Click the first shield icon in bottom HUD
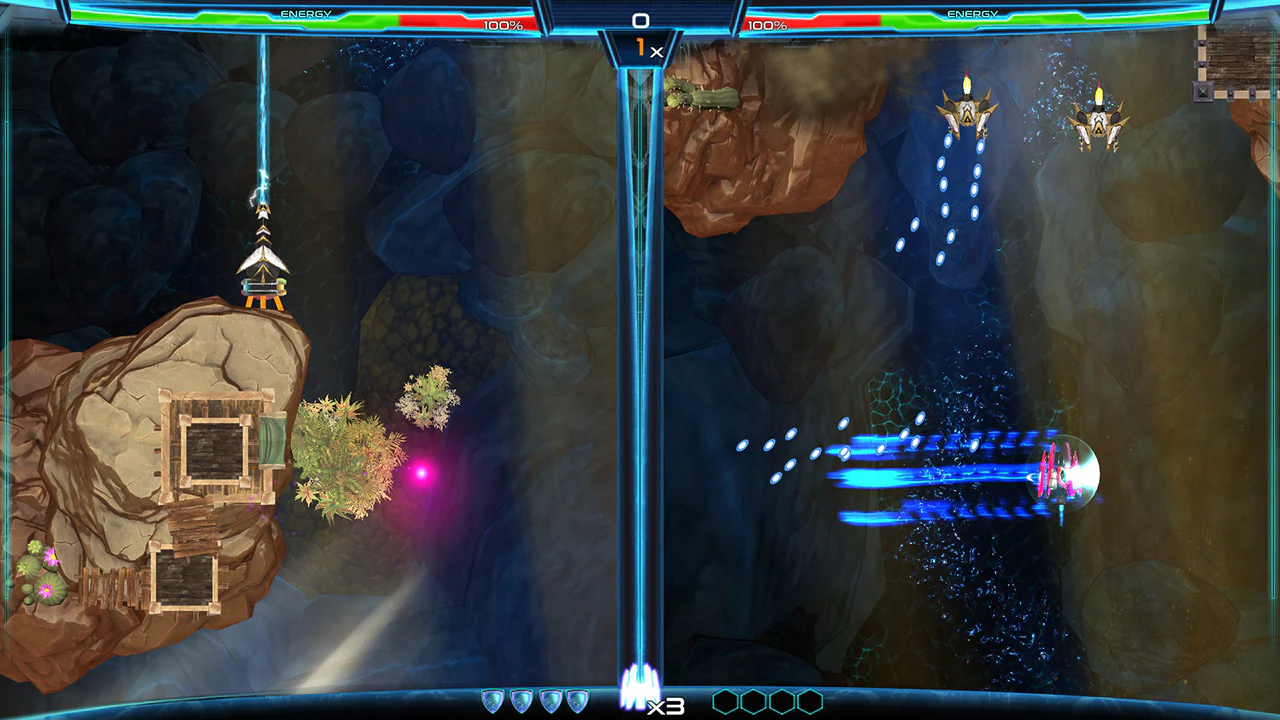This screenshot has height=720, width=1280. click(492, 700)
